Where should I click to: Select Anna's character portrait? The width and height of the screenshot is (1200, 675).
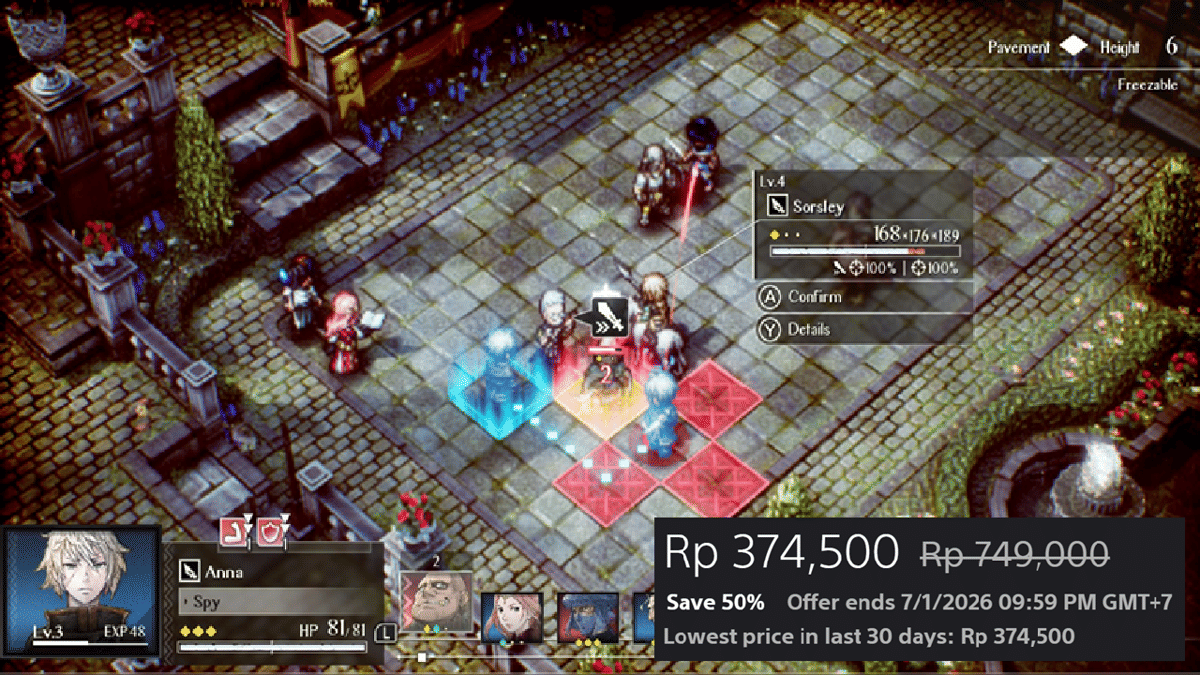coord(81,592)
